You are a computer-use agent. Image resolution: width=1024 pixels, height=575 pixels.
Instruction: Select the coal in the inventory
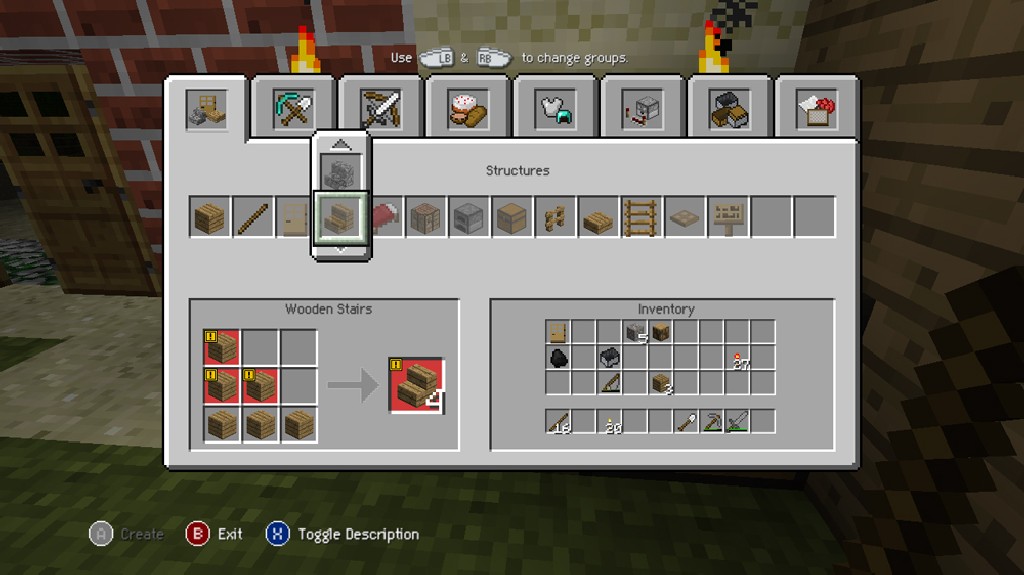[558, 358]
